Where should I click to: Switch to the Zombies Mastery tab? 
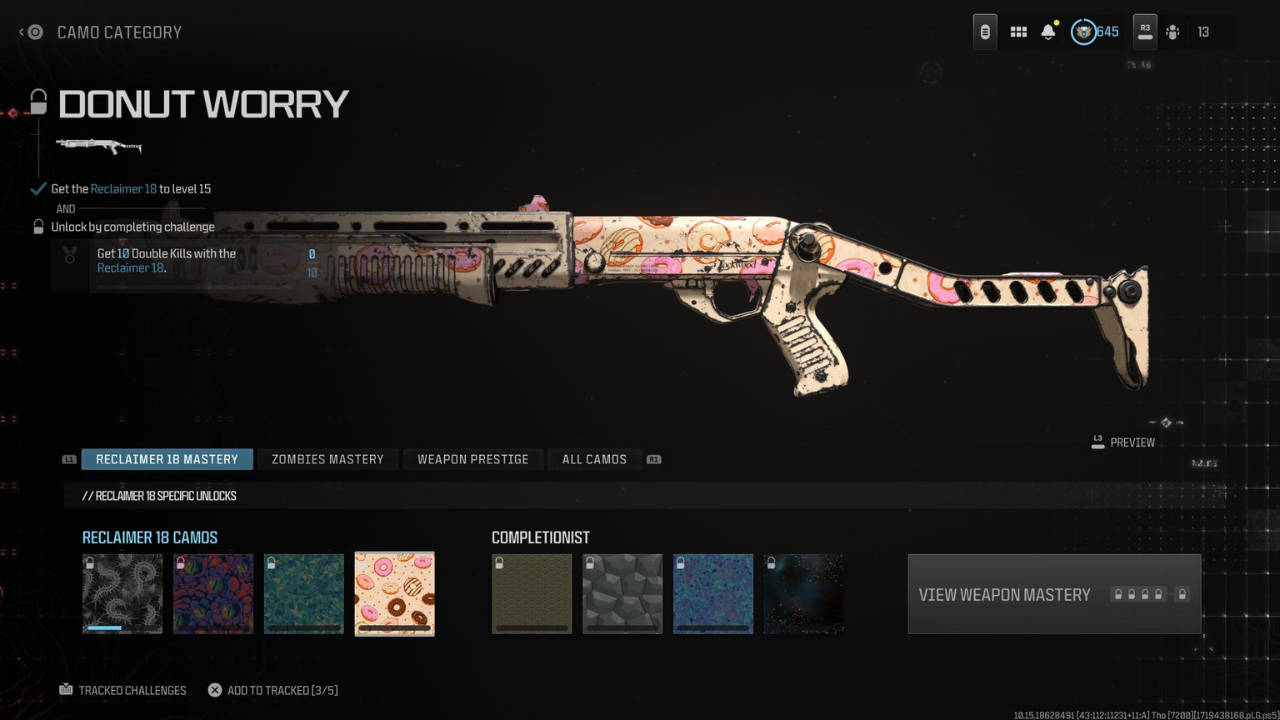click(327, 459)
